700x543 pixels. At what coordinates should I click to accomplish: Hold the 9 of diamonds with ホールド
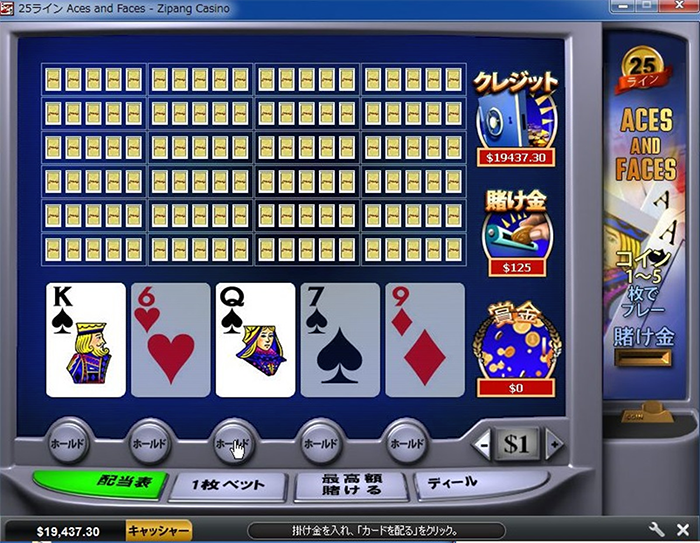click(406, 441)
